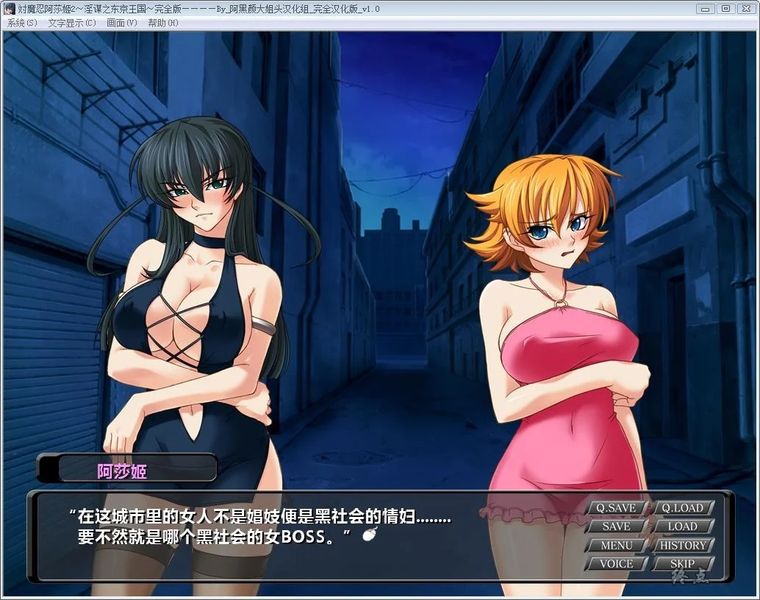The image size is (760, 600).
Task: Minimize the game window
Action: [706, 8]
